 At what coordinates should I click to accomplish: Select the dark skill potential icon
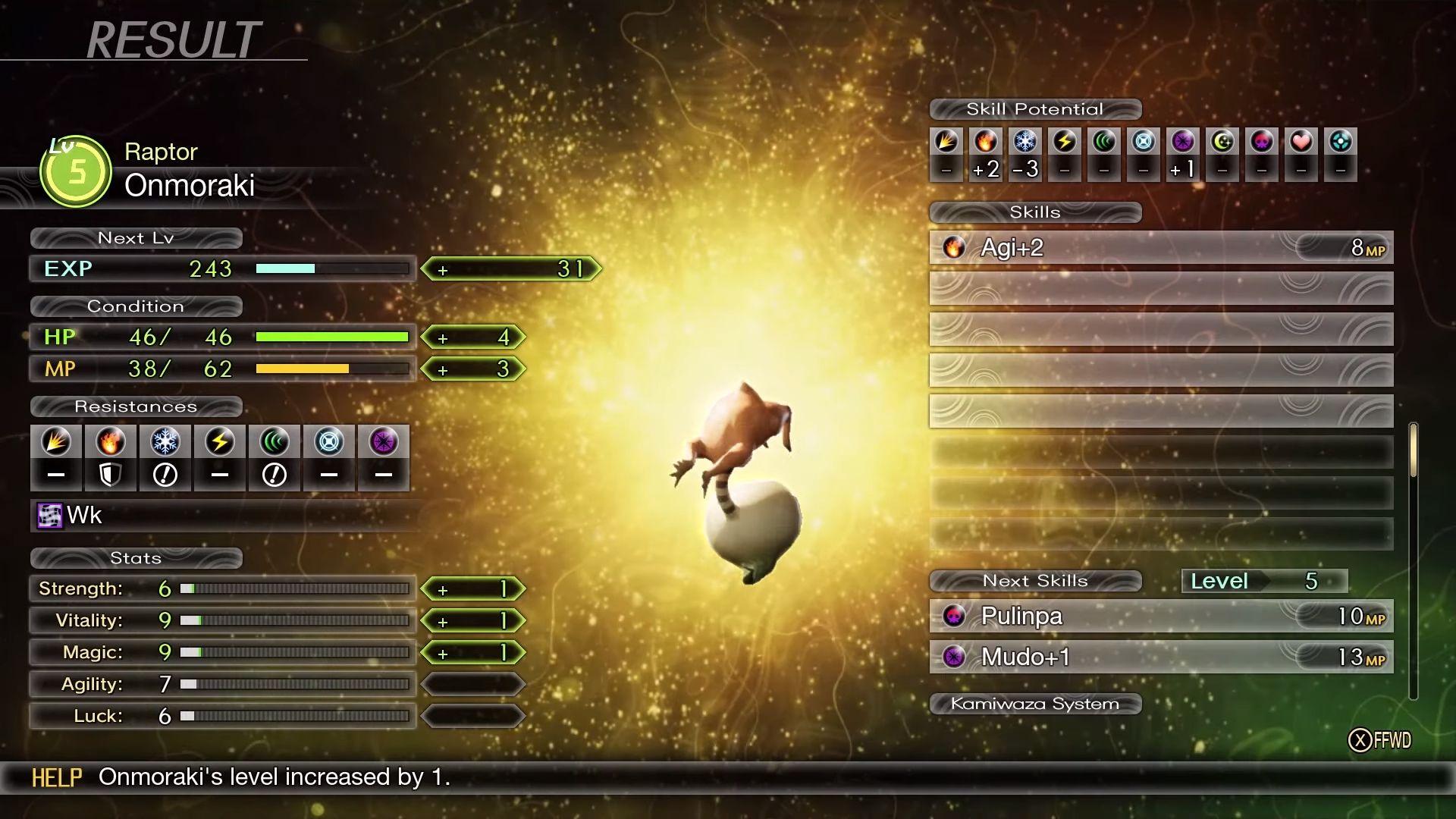tap(1183, 142)
